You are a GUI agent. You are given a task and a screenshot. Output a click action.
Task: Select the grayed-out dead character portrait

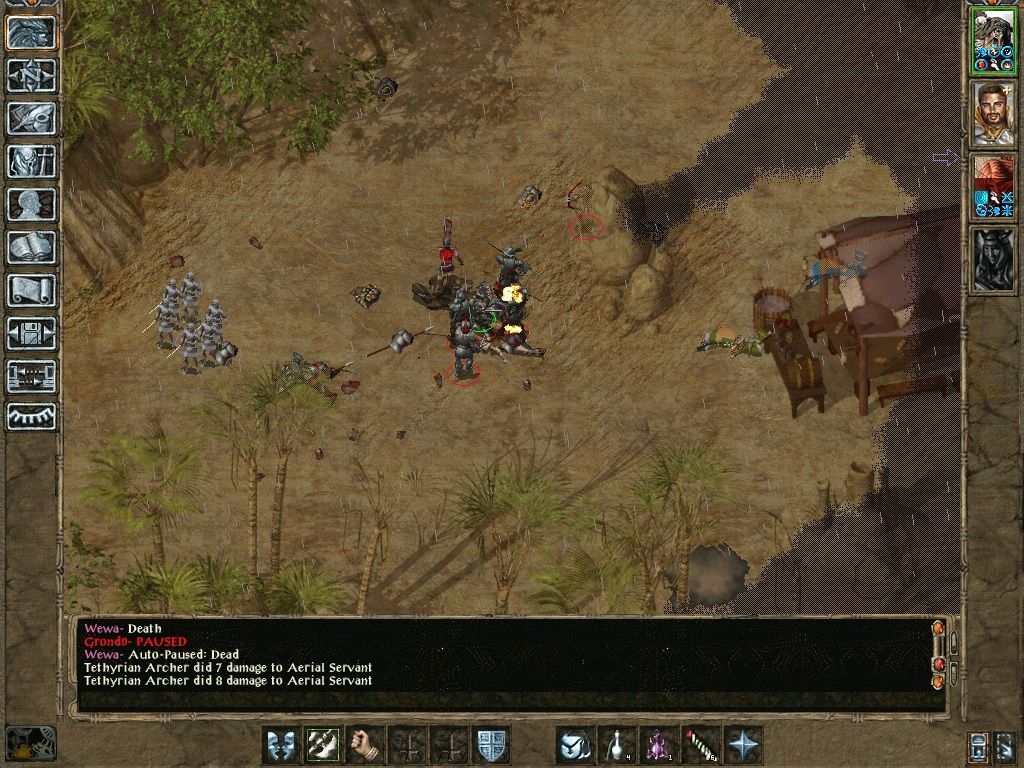pyautogui.click(x=993, y=260)
